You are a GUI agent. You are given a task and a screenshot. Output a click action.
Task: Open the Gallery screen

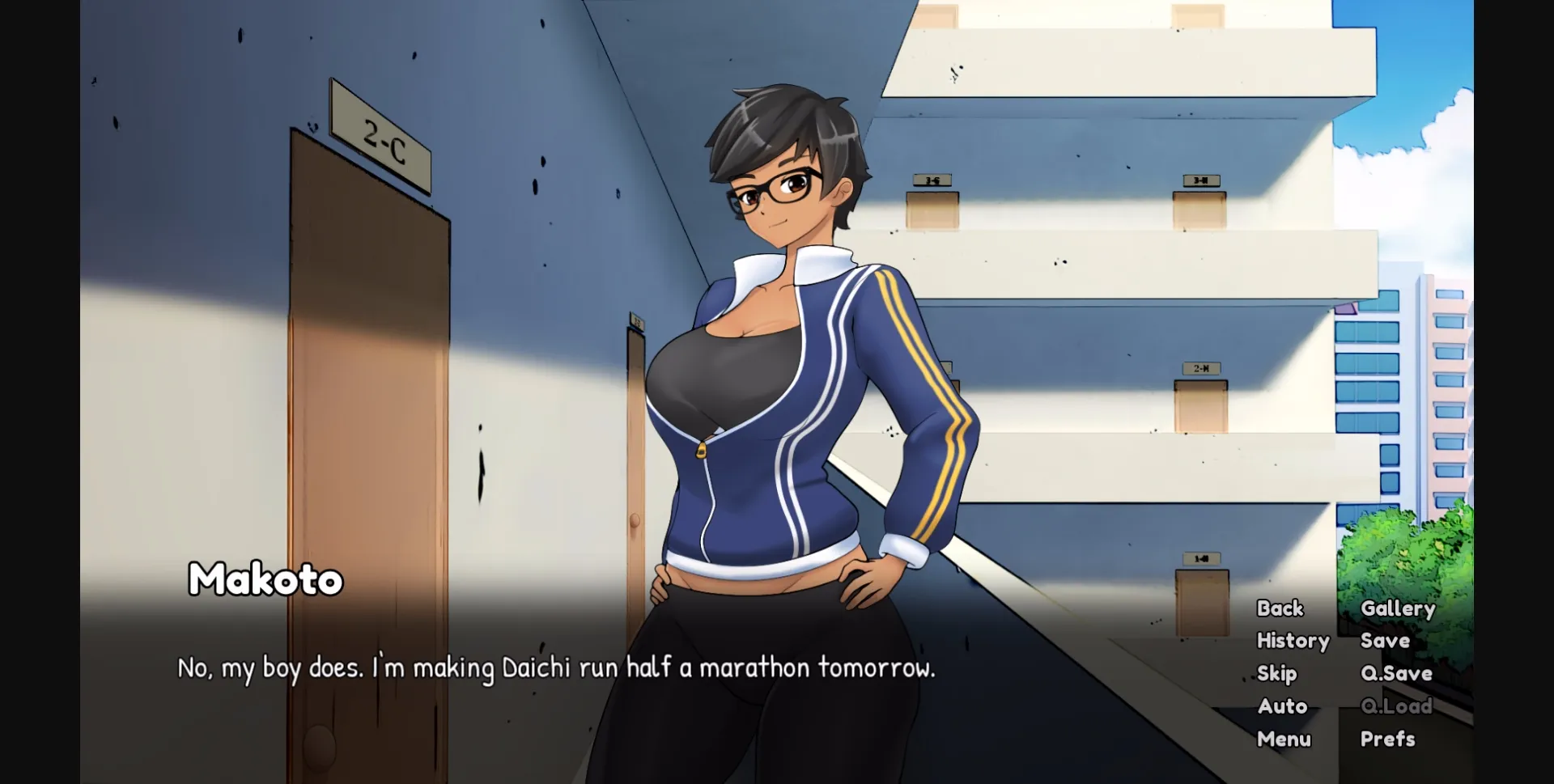pyautogui.click(x=1398, y=608)
